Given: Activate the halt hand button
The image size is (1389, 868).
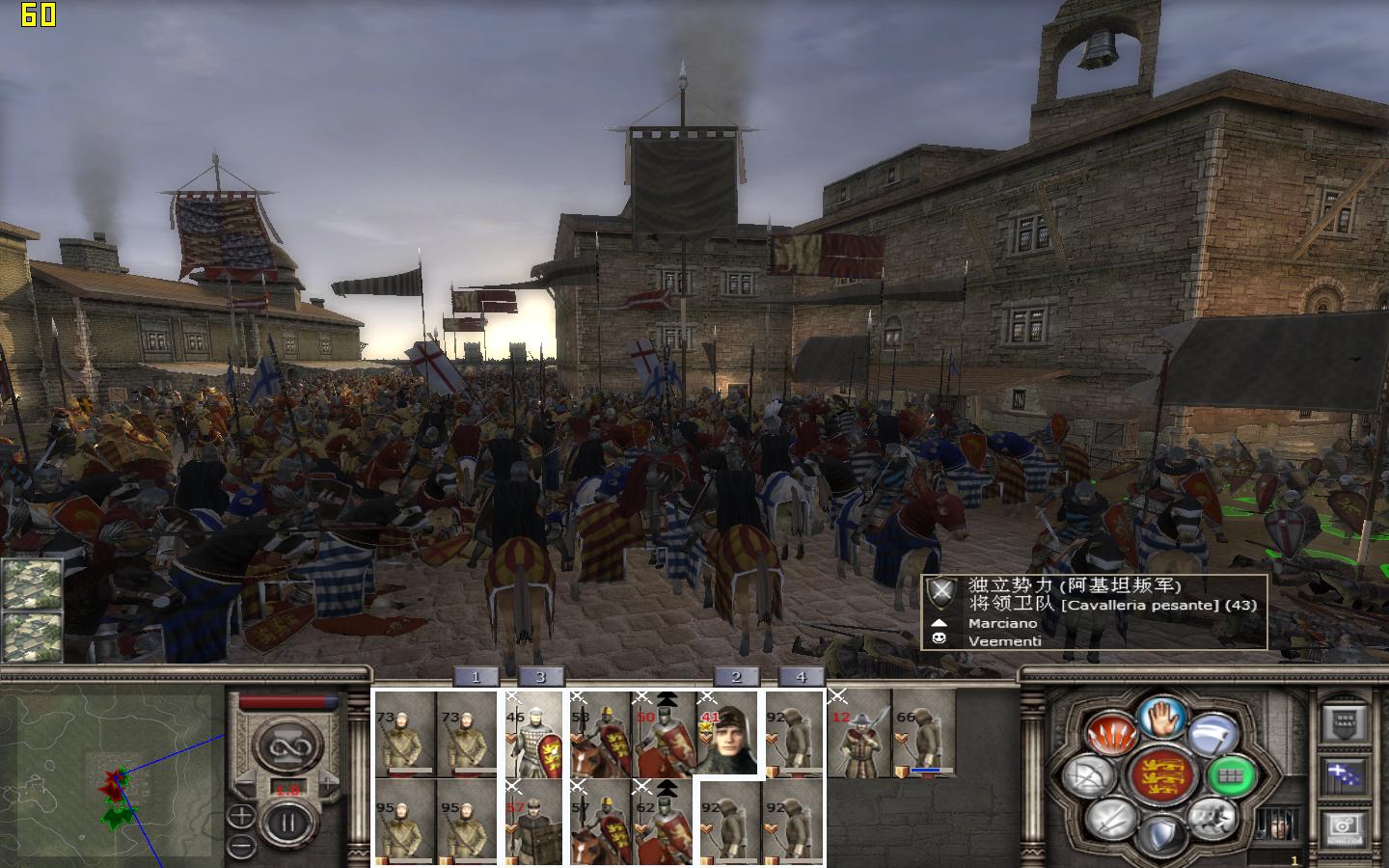Looking at the screenshot, I should pyautogui.click(x=1161, y=719).
